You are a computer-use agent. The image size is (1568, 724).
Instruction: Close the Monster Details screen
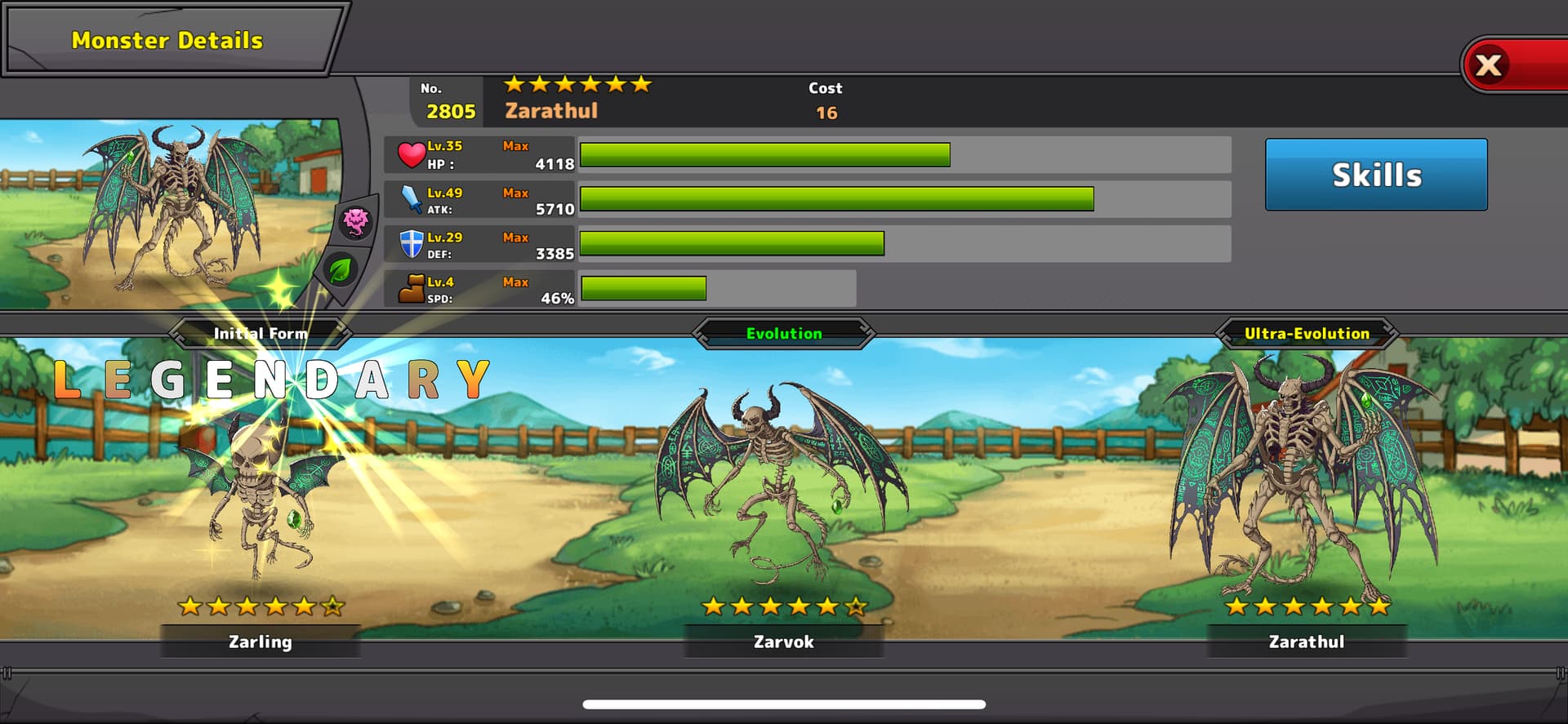pyautogui.click(x=1490, y=65)
